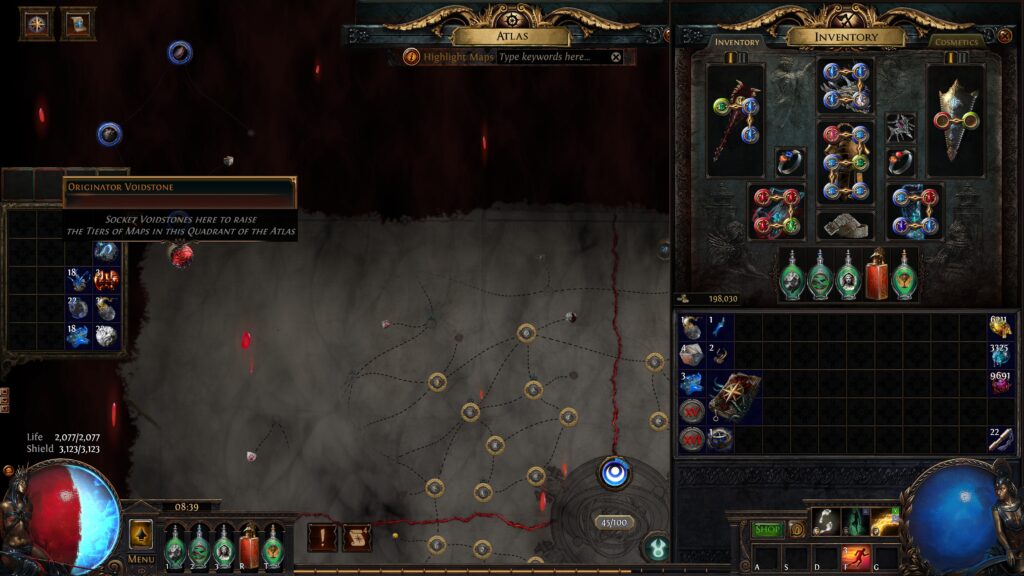The image size is (1024, 576).
Task: Select the equipped amulet slot
Action: click(901, 127)
